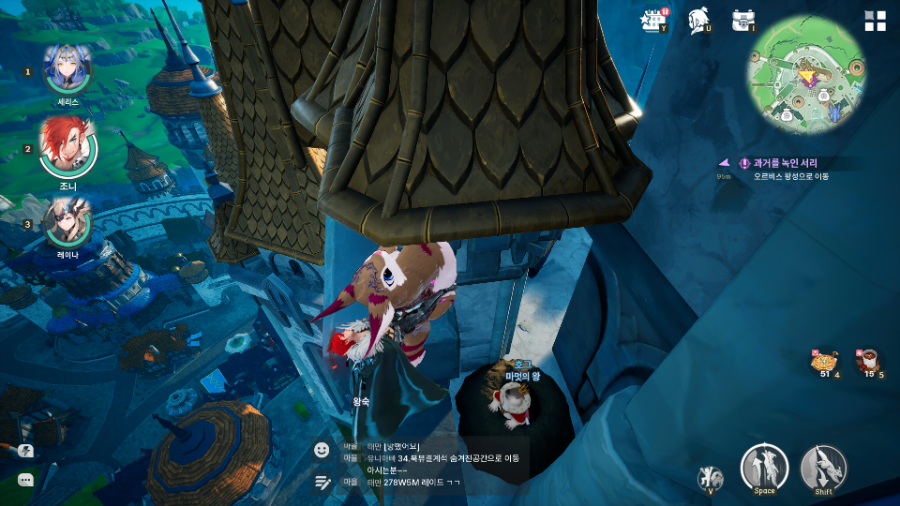Open the four-square main menu
The width and height of the screenshot is (900, 506).
[875, 22]
